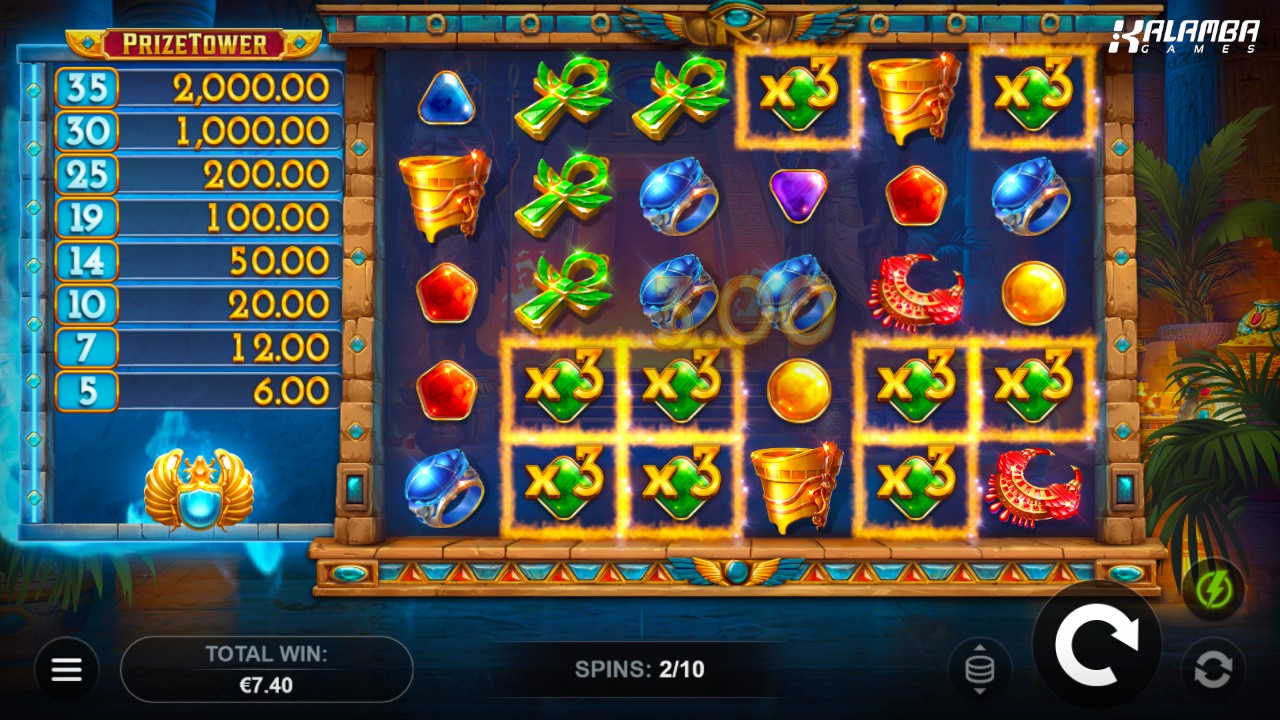Spin the reels with the big arrow button

coord(1096,645)
